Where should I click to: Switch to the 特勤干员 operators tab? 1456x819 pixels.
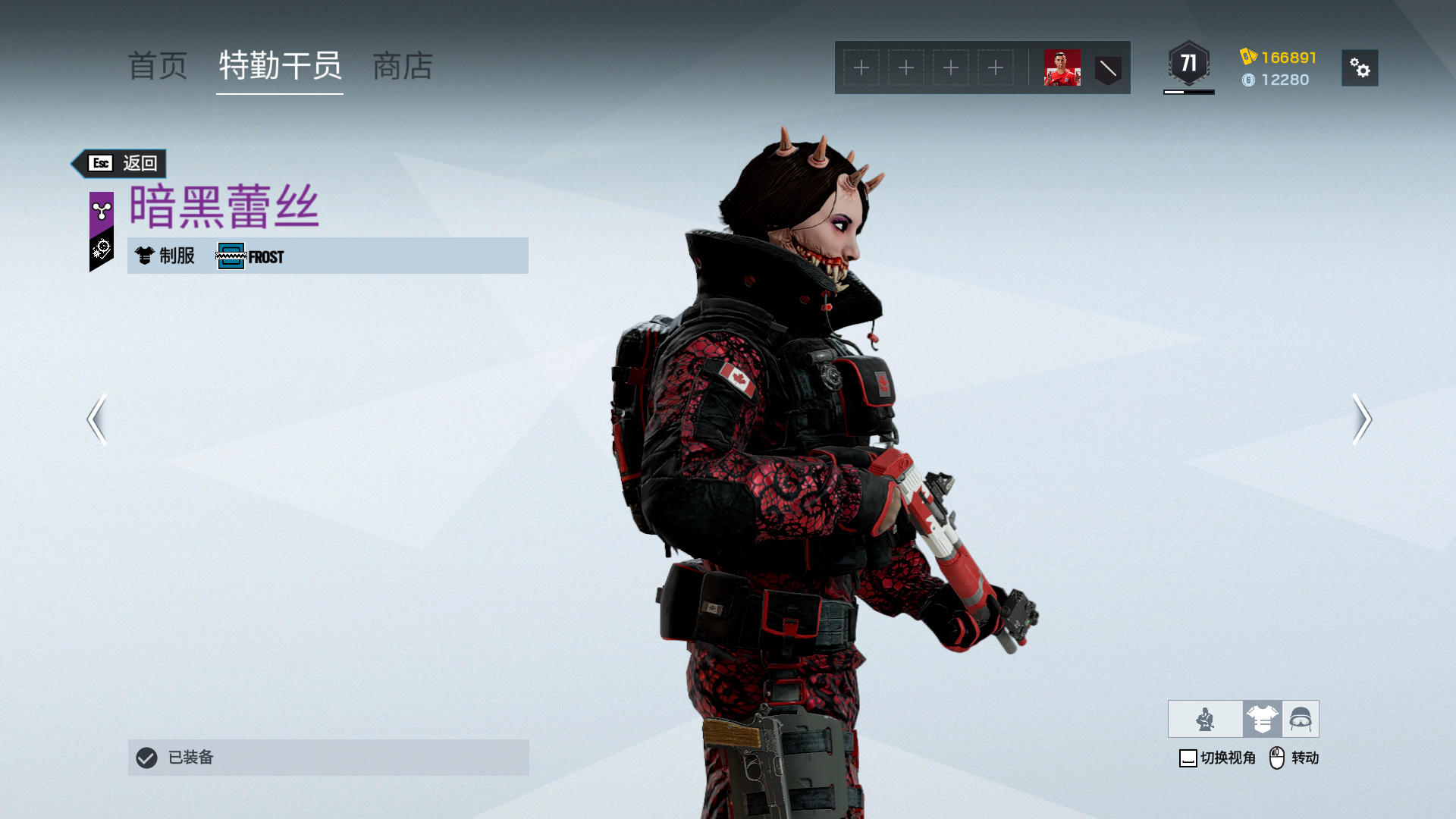point(280,67)
